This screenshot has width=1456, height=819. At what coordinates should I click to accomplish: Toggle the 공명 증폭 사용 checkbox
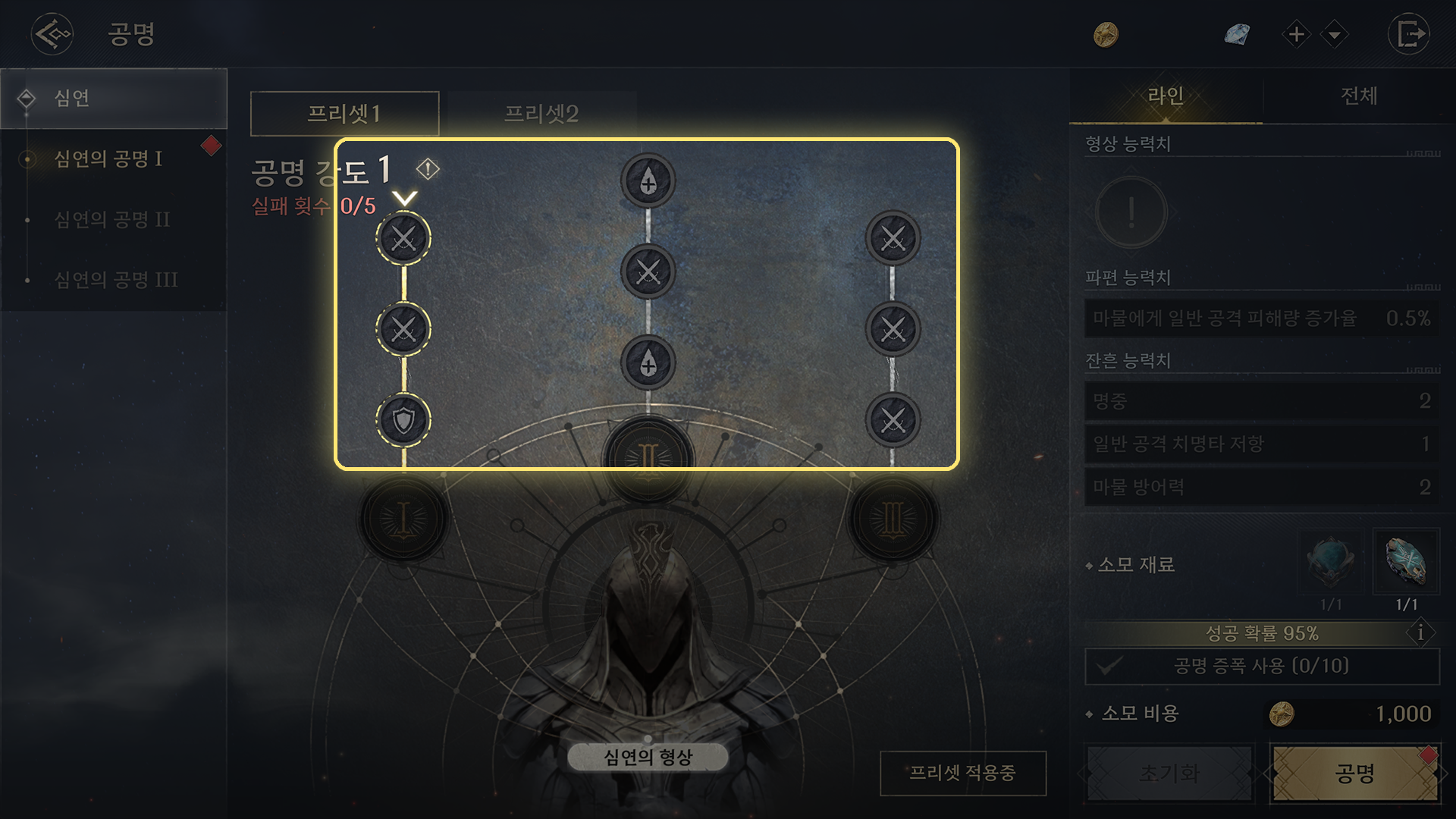pos(1109,666)
